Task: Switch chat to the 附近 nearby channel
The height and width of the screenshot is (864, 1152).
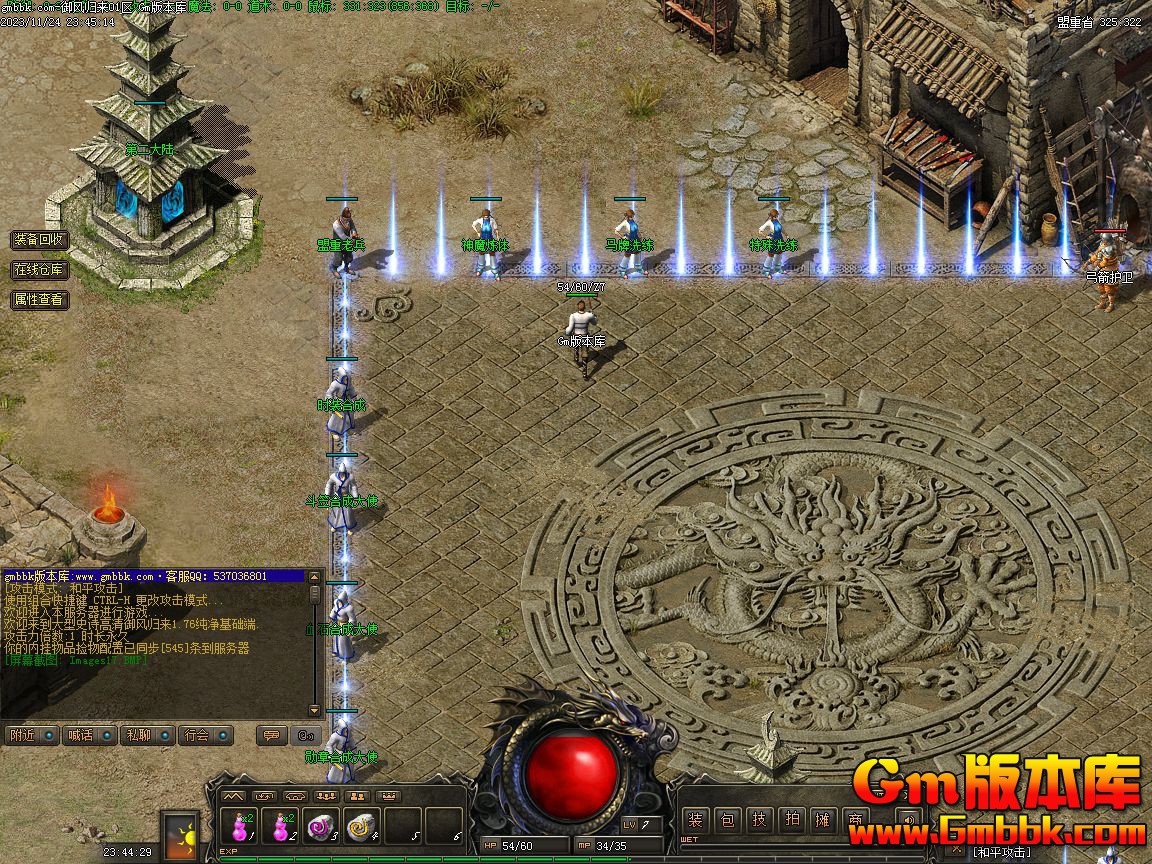Action: coord(31,735)
